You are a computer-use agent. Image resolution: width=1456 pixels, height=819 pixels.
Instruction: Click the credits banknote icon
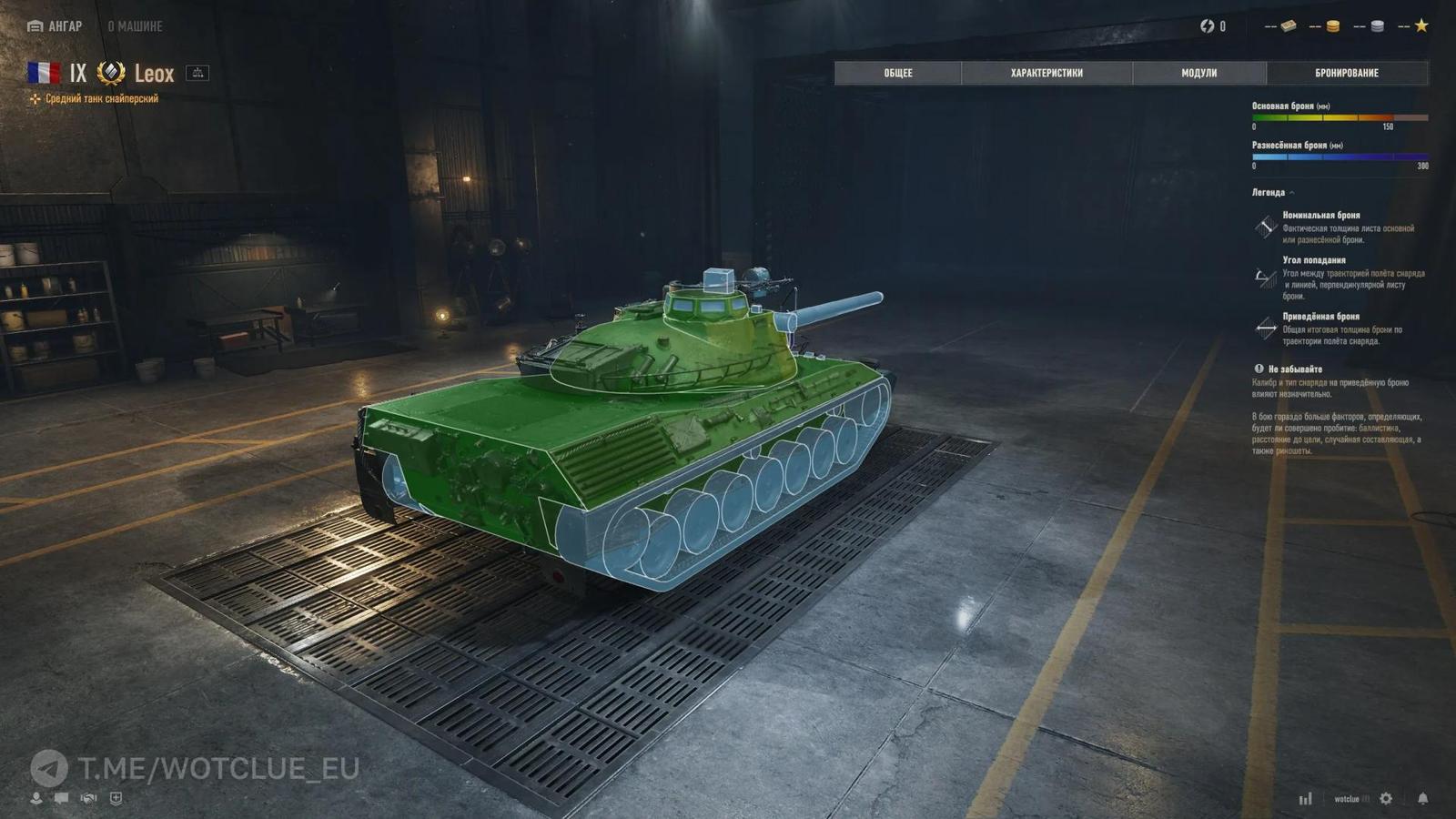pos(1289,26)
